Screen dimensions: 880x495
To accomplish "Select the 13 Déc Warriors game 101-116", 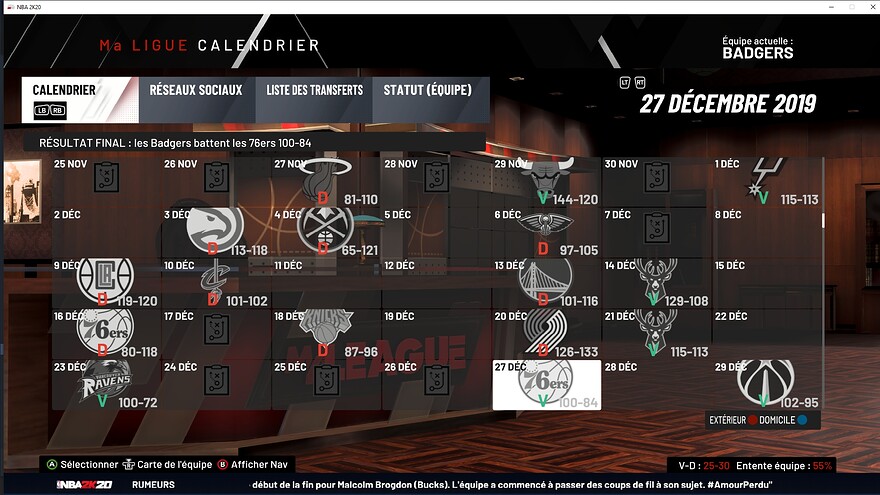I will 546,282.
